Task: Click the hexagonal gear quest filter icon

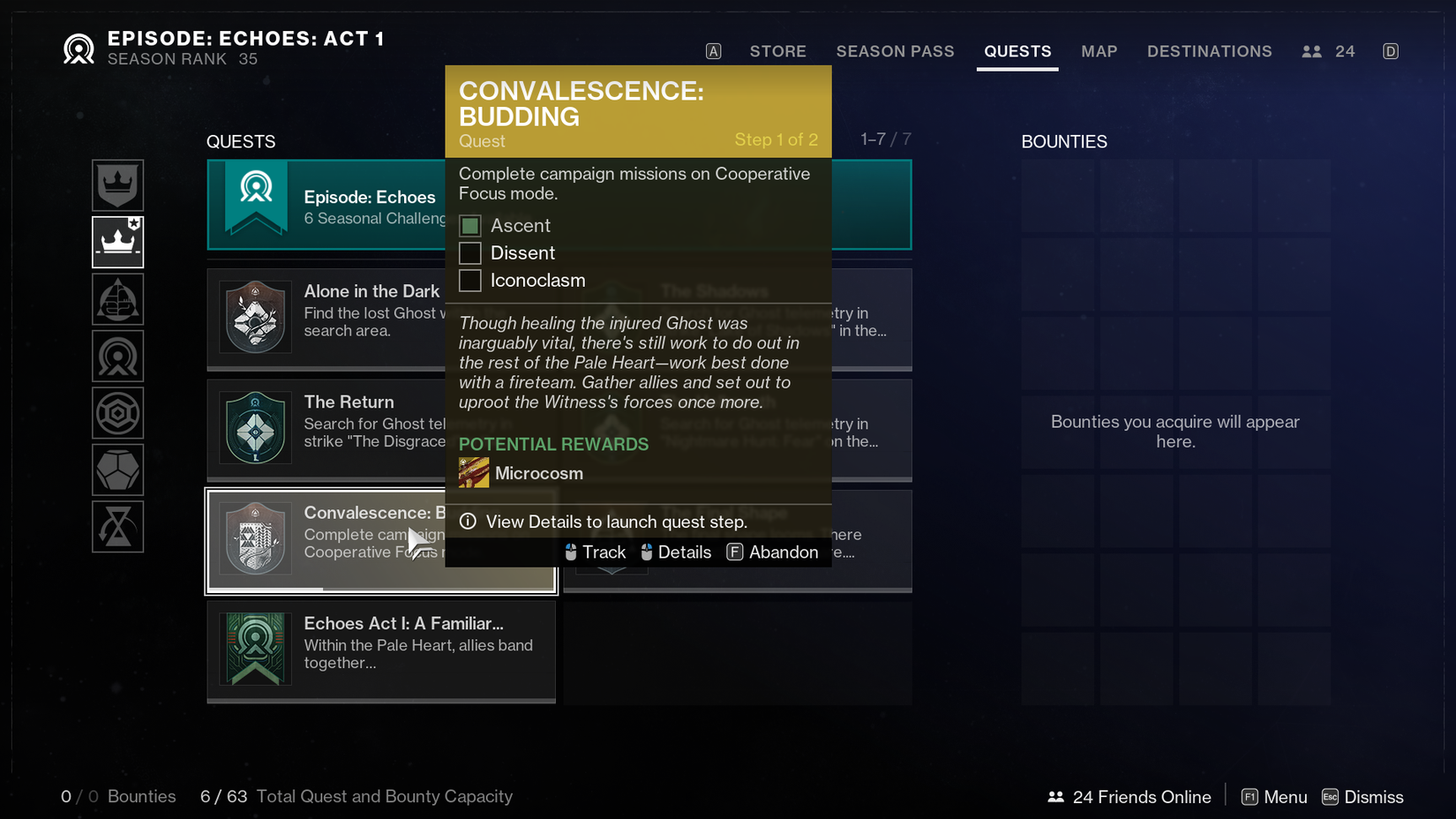Action: 117,412
